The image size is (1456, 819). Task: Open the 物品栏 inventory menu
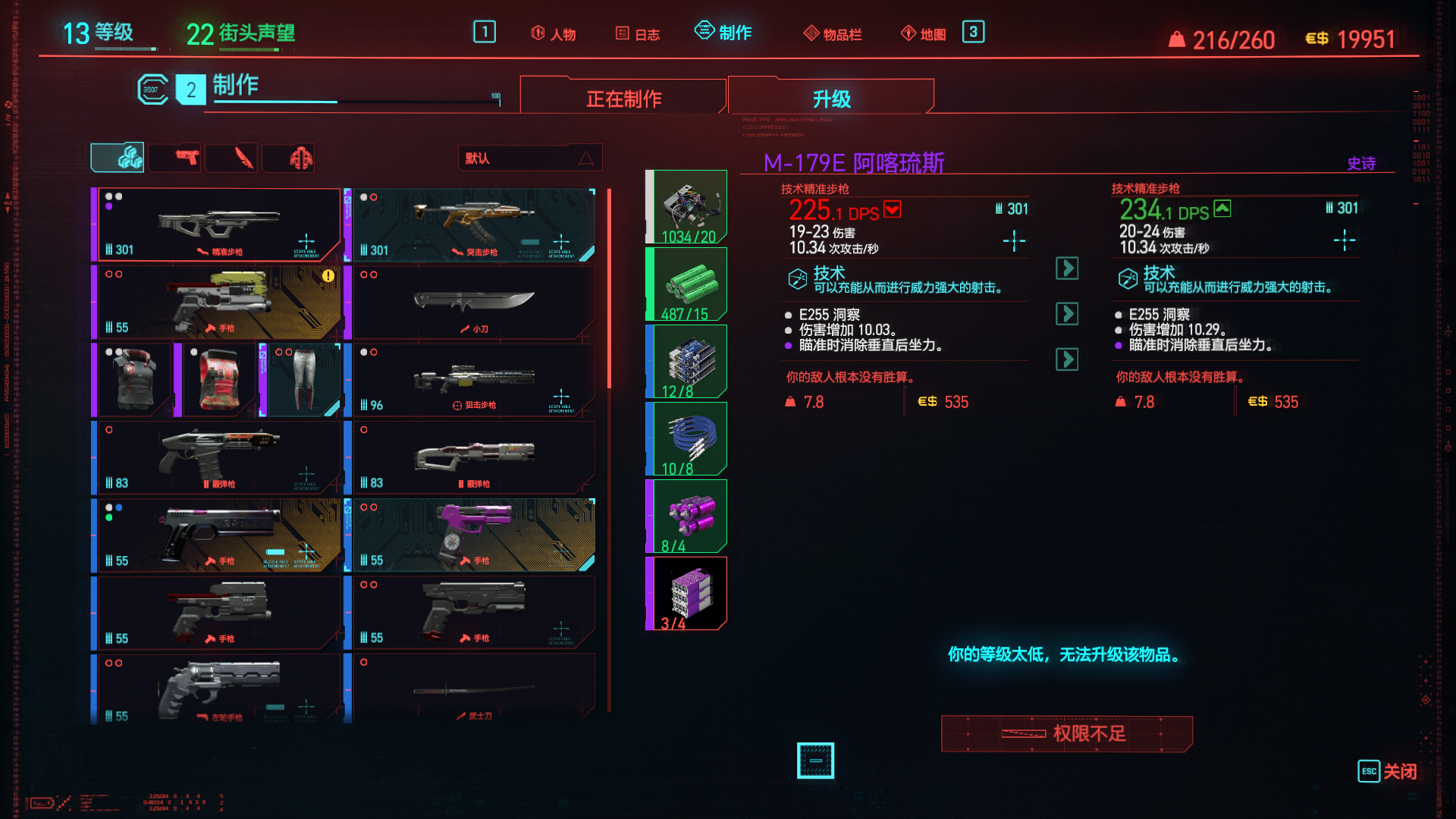click(x=833, y=34)
